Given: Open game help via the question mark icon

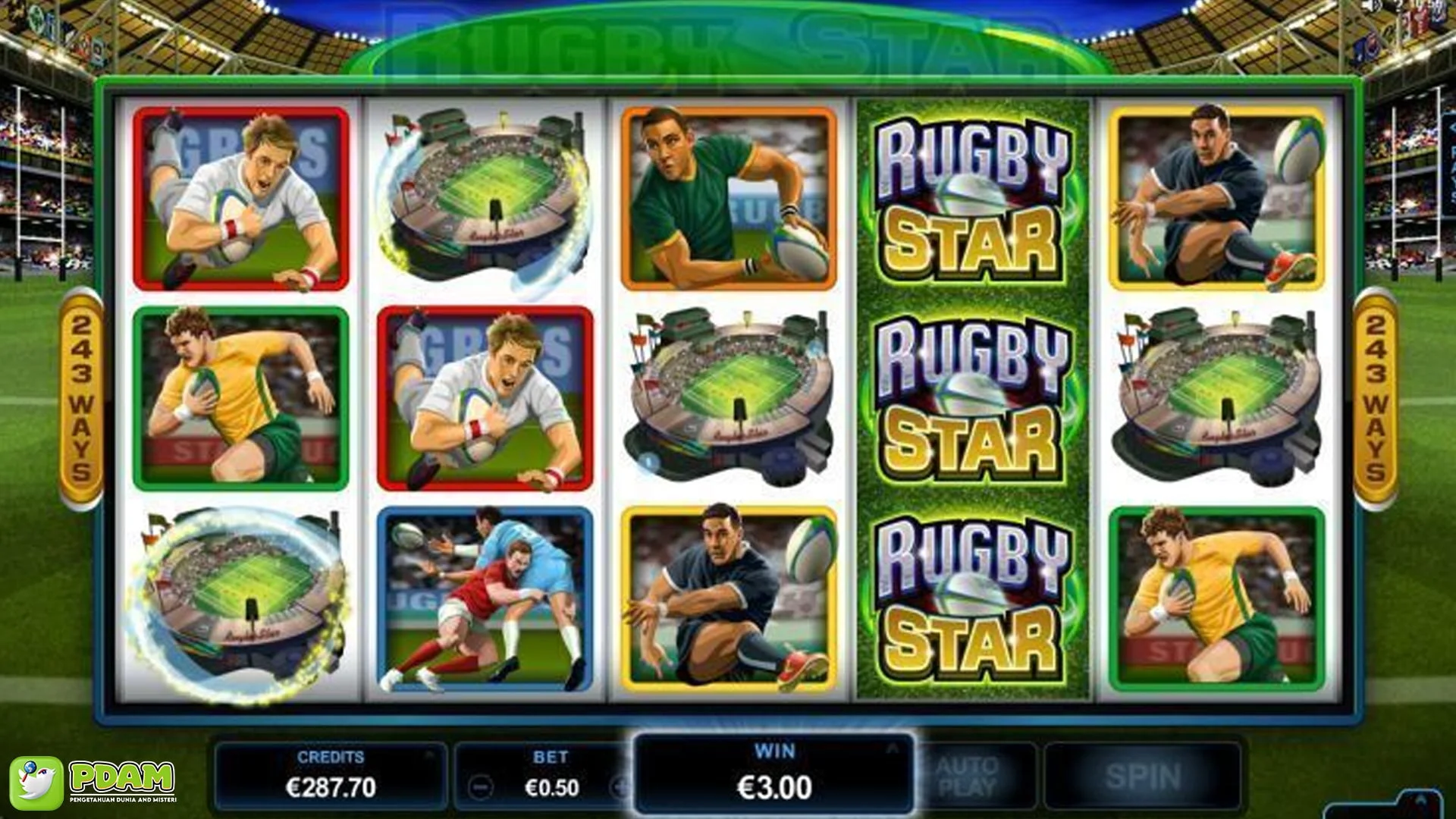Looking at the screenshot, I should (1398, 8).
